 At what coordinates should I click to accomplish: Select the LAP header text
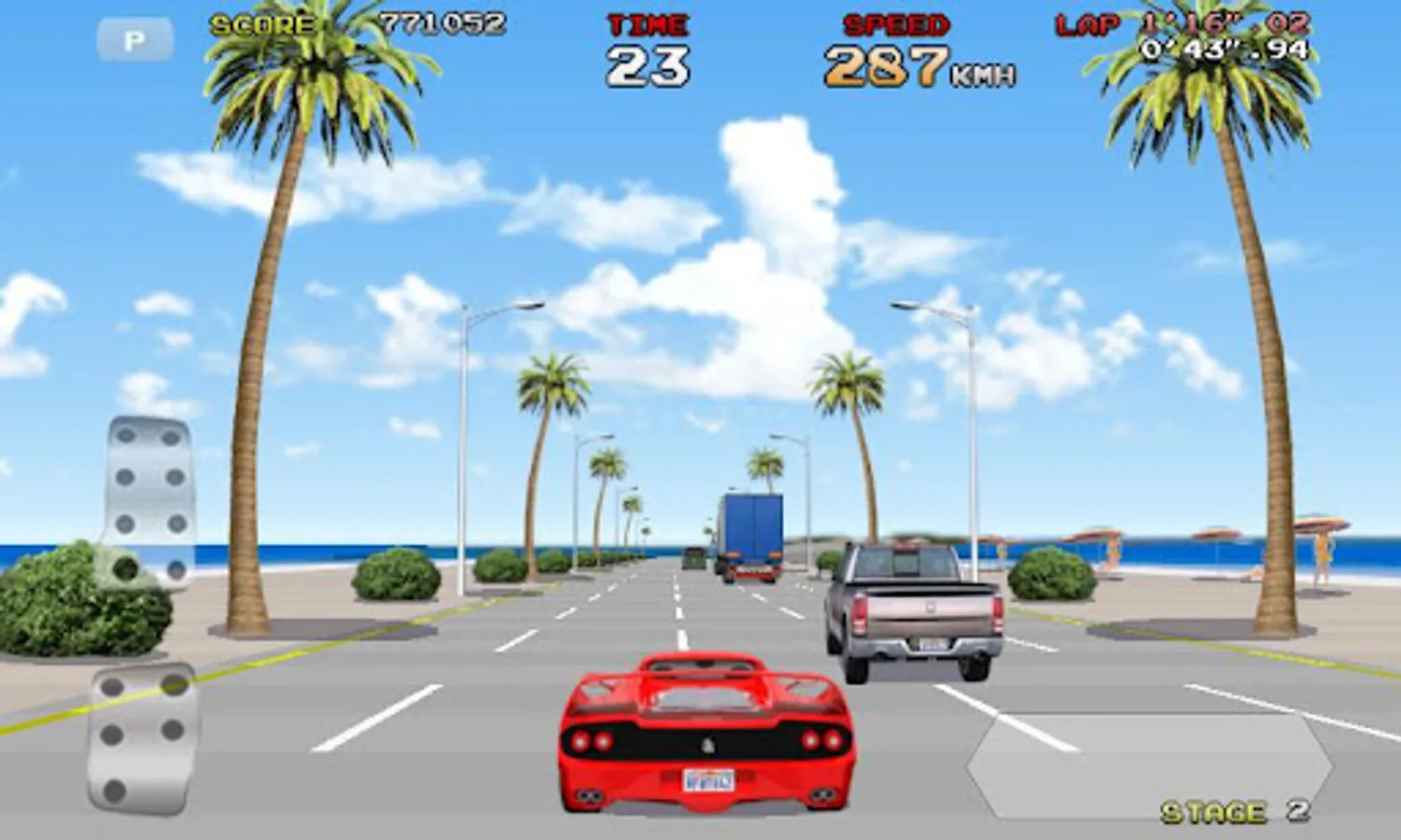(1087, 25)
